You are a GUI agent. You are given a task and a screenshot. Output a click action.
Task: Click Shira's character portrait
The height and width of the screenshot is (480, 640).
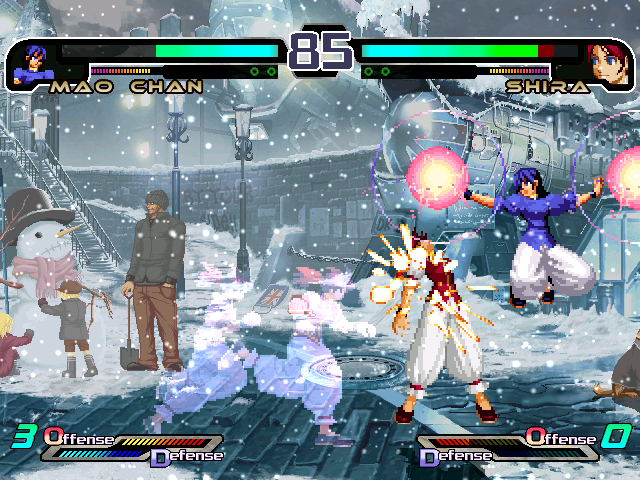tap(606, 62)
